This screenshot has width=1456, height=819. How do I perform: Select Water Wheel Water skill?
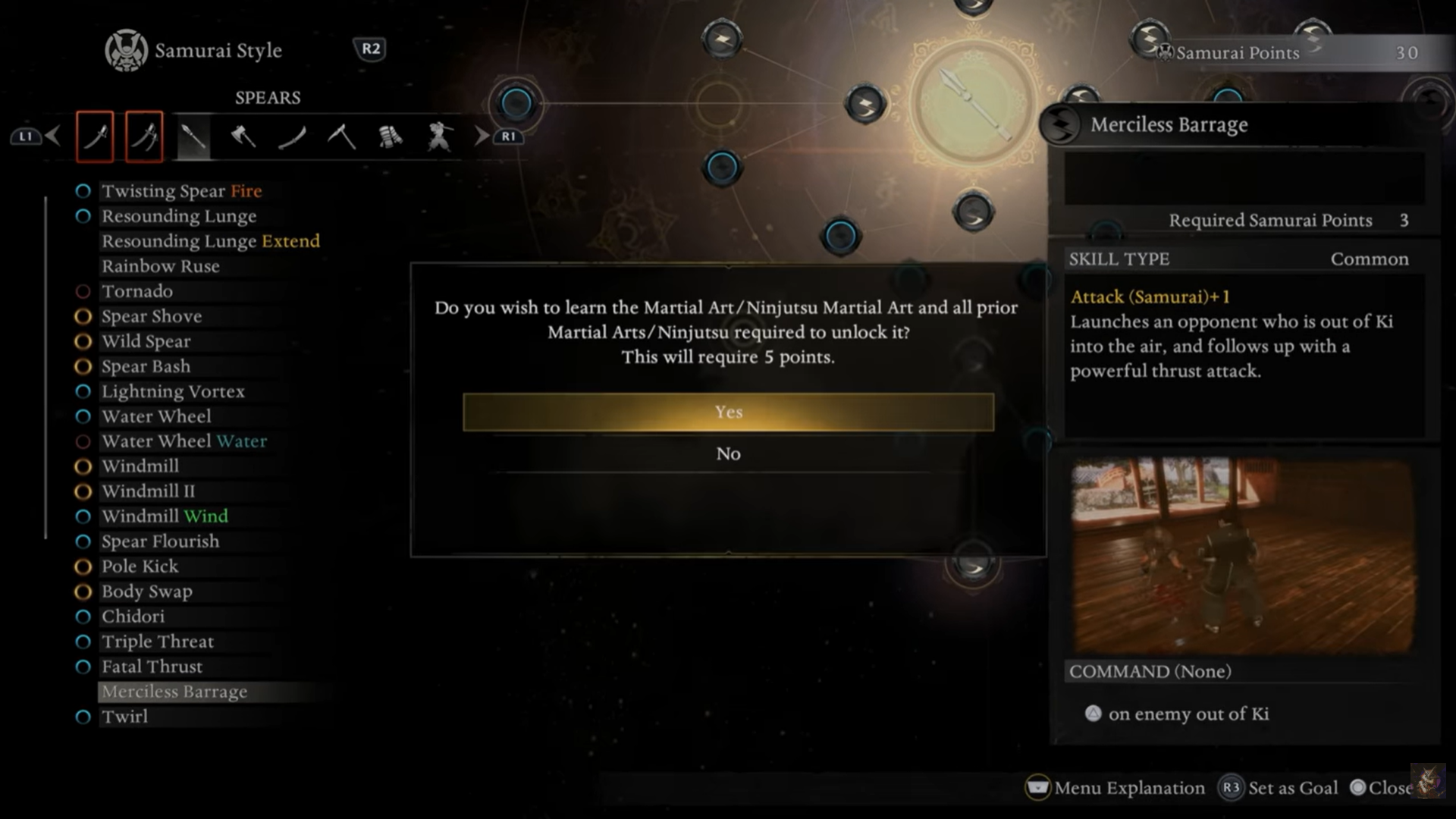pyautogui.click(x=184, y=441)
